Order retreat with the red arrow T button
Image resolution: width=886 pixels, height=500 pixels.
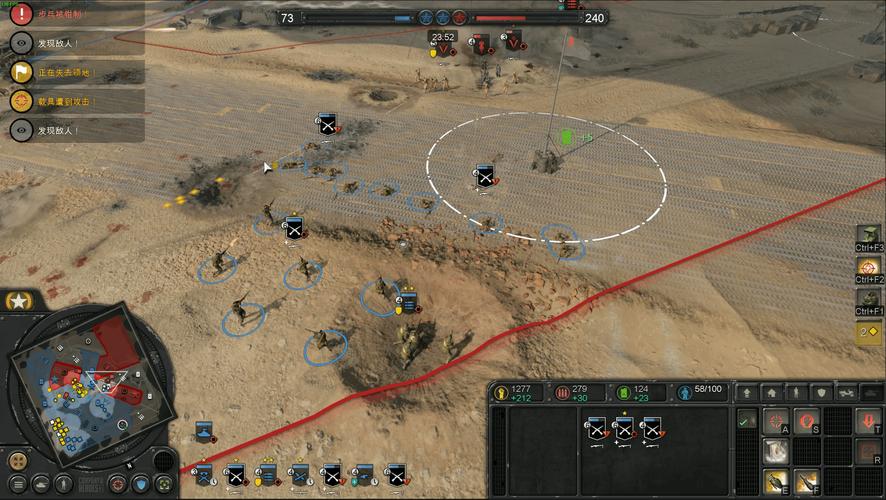[867, 422]
